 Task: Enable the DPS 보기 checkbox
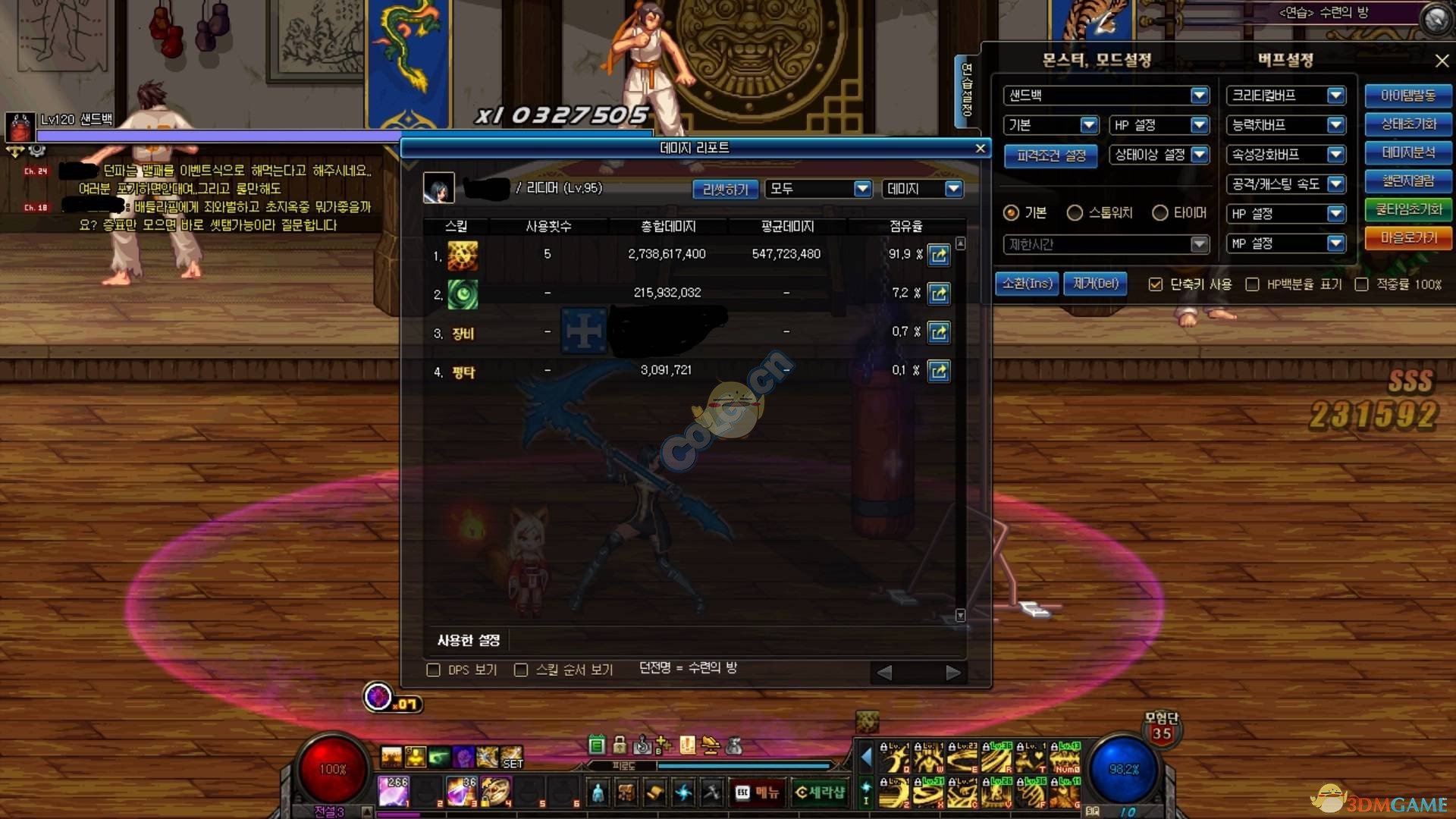click(x=434, y=669)
